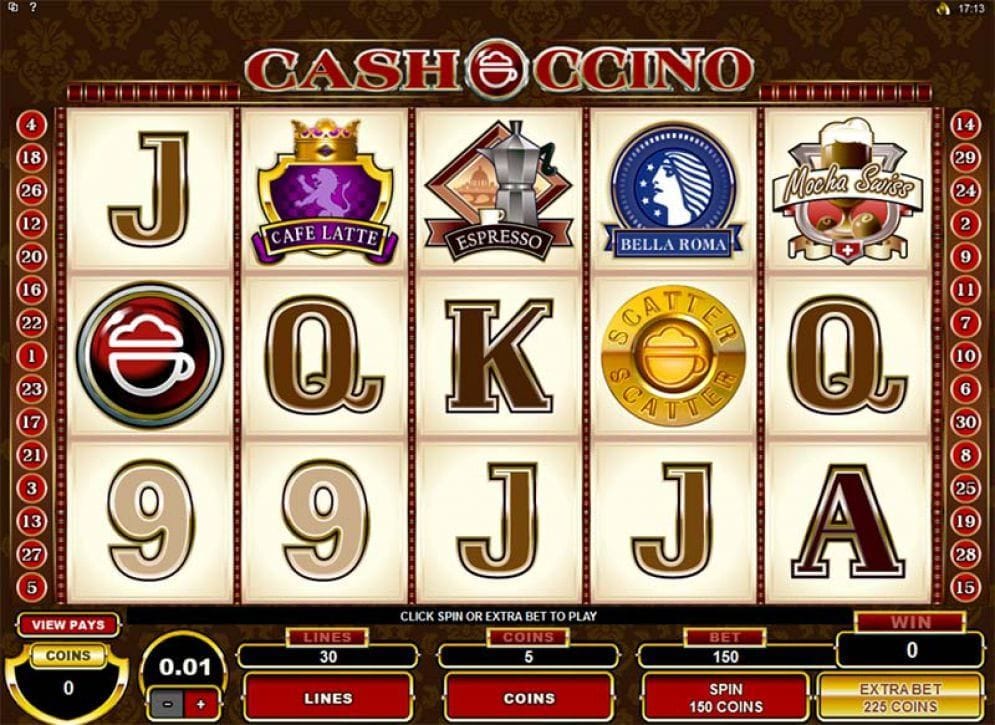Viewport: 995px width, 725px height.
Task: Select payline number 29 marker
Action: click(x=965, y=158)
